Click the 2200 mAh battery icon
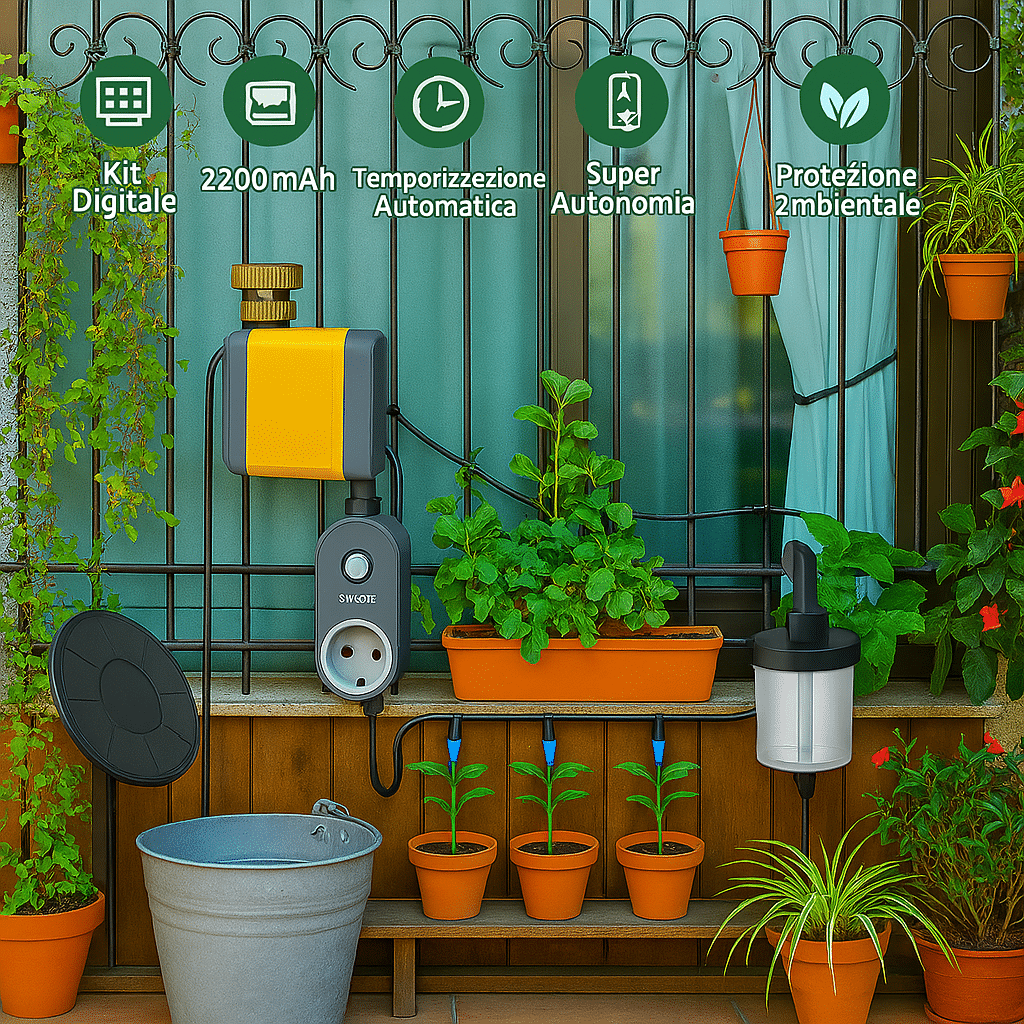The height and width of the screenshot is (1024, 1024). point(269,101)
